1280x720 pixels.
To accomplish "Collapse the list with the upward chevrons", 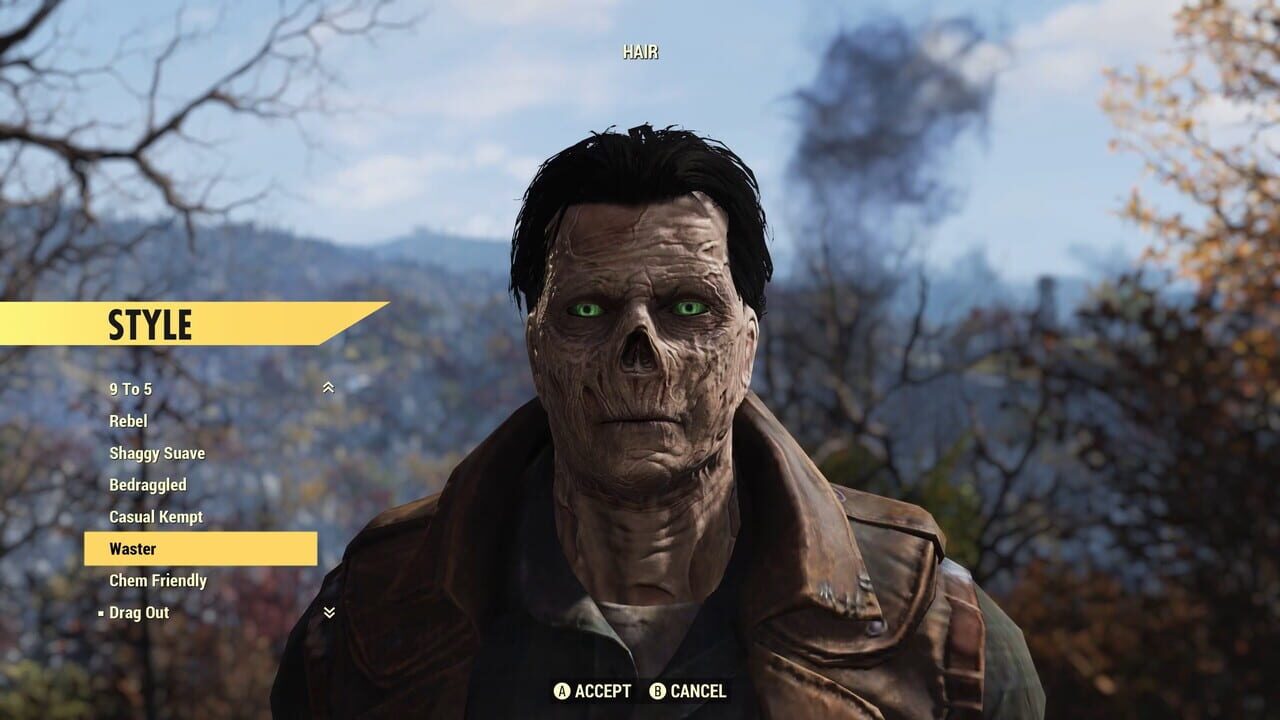I will click(x=327, y=385).
